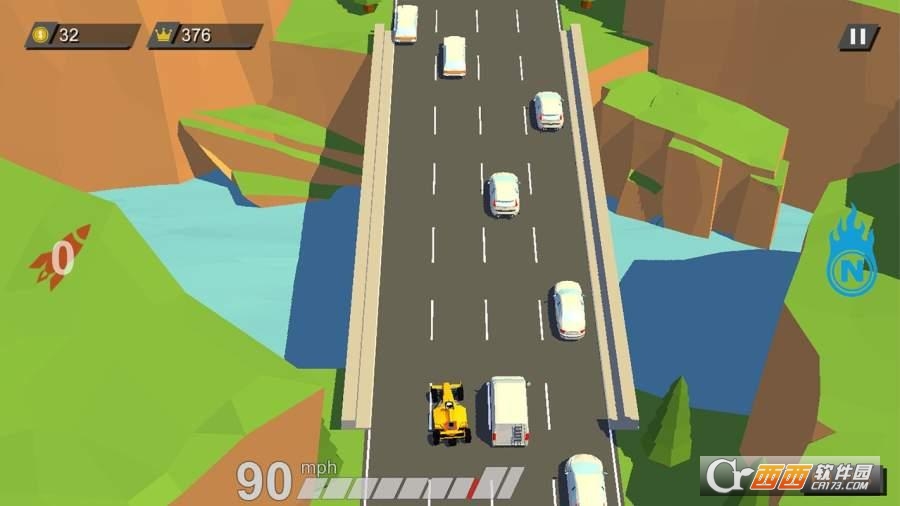Fire the orange rocket power-up
The width and height of the screenshot is (900, 506).
click(58, 257)
